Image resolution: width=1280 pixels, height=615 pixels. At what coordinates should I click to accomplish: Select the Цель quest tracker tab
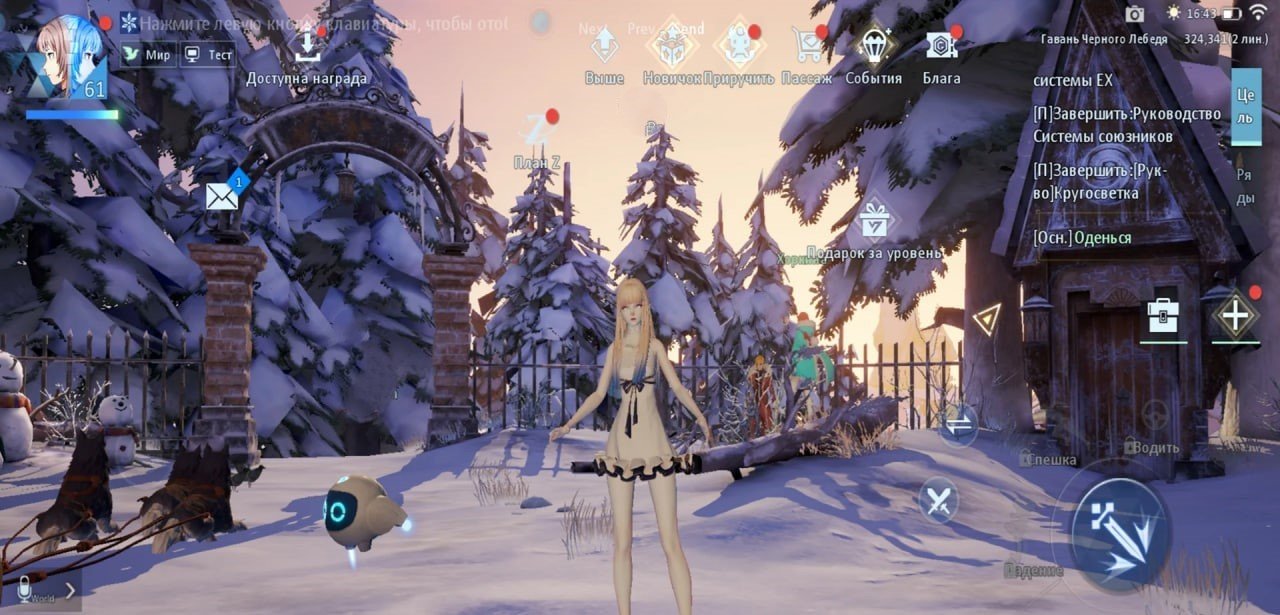1245,105
